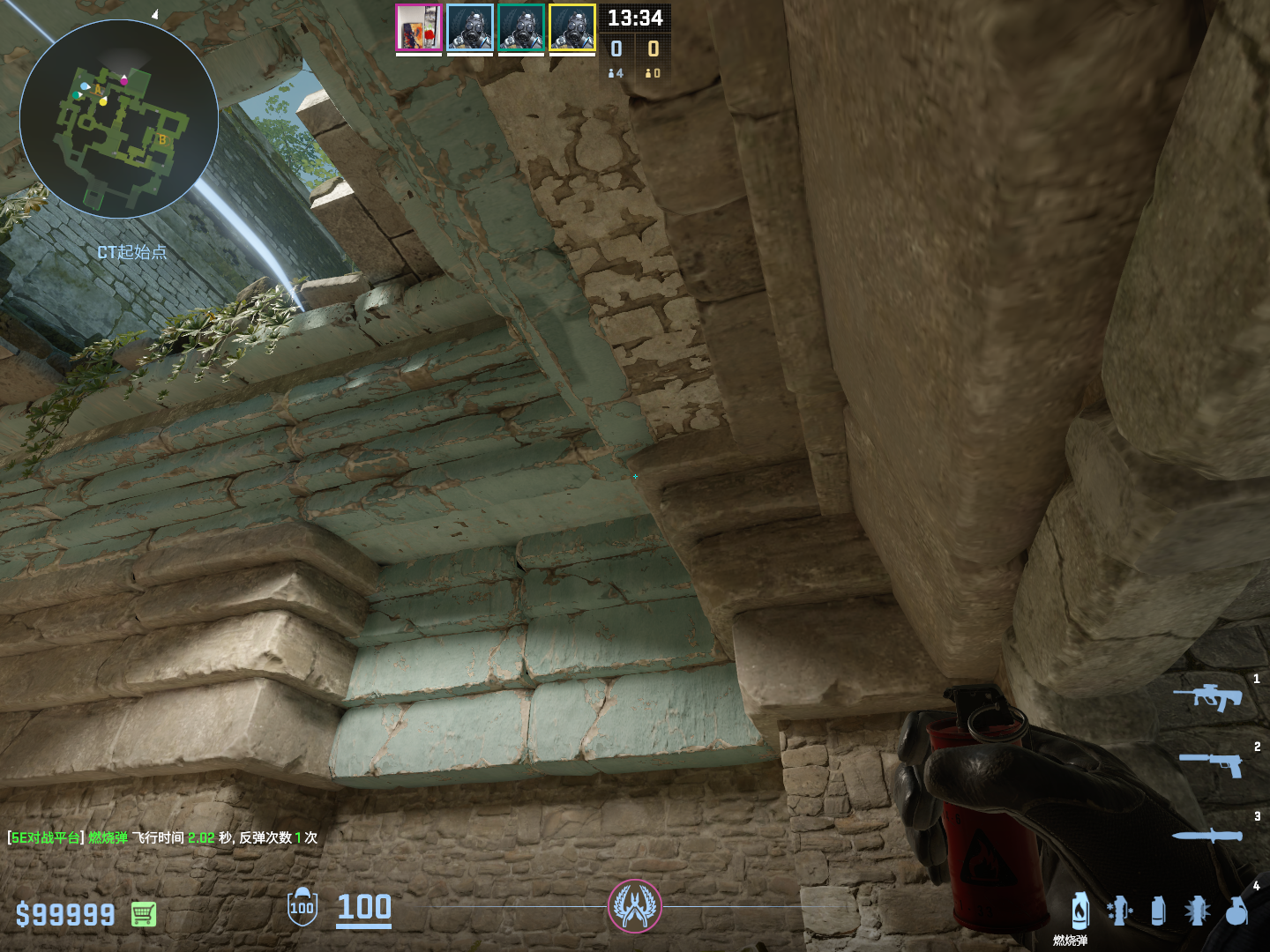The image size is (1270, 952).
Task: Pick the smoke grenade icon
Action: (1158, 911)
